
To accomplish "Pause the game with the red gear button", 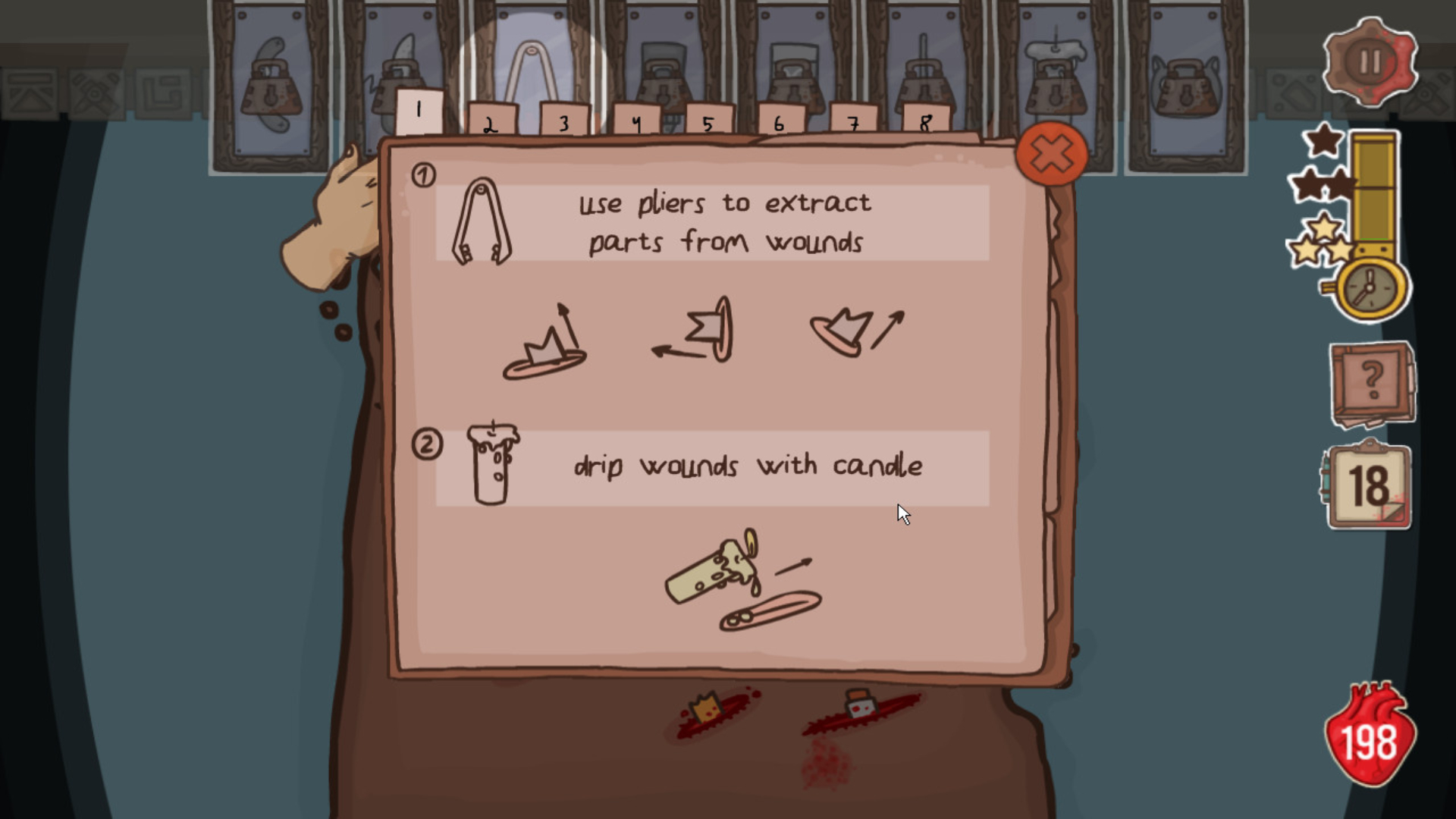I will tap(1370, 62).
